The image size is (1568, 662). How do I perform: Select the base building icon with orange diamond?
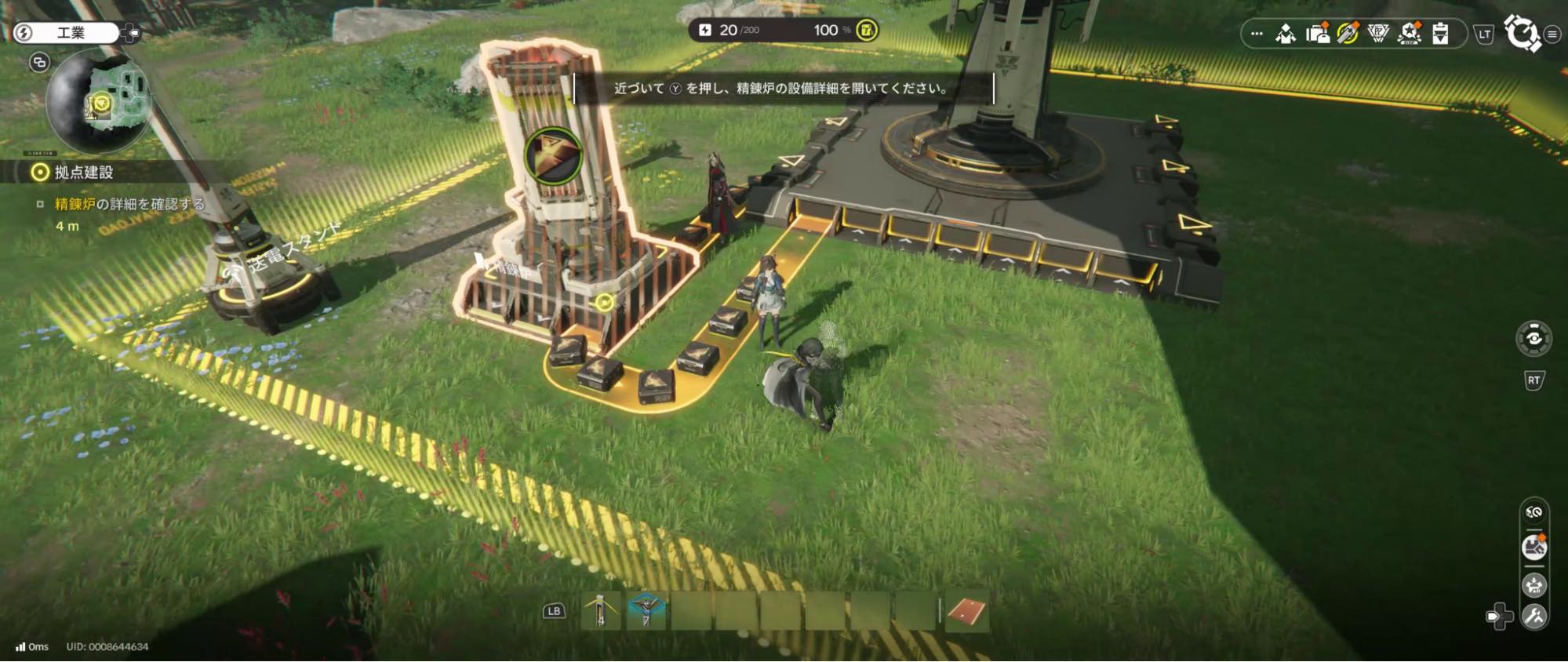coord(1533,546)
